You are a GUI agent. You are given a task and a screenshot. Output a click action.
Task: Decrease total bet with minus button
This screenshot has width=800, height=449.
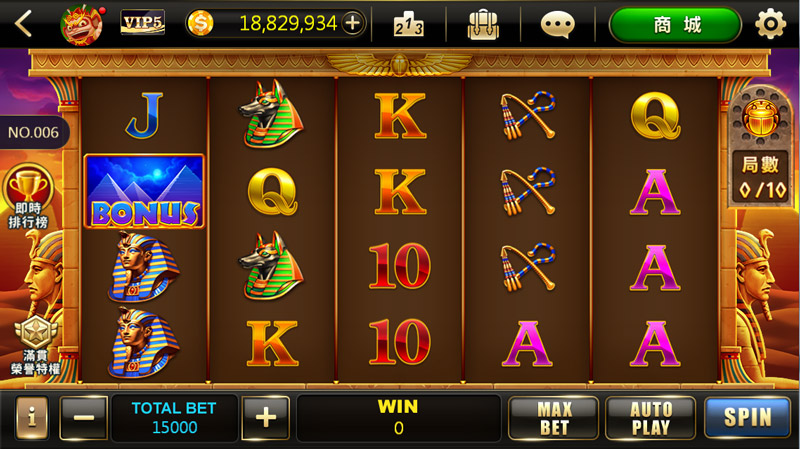pos(84,418)
